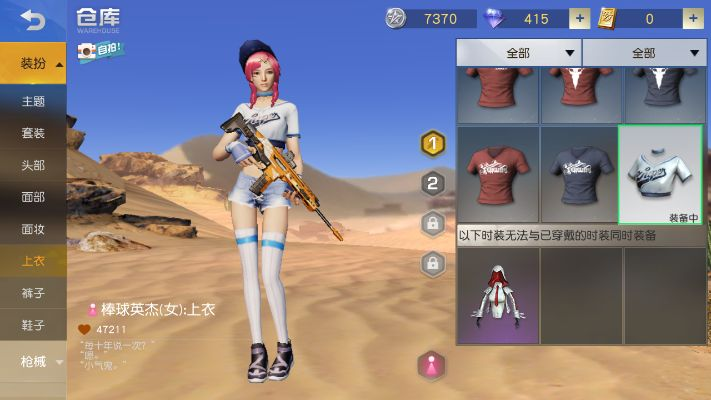Viewport: 711px width, 400px height.
Task: Choose the white and red hooded coat
Action: coord(497,296)
